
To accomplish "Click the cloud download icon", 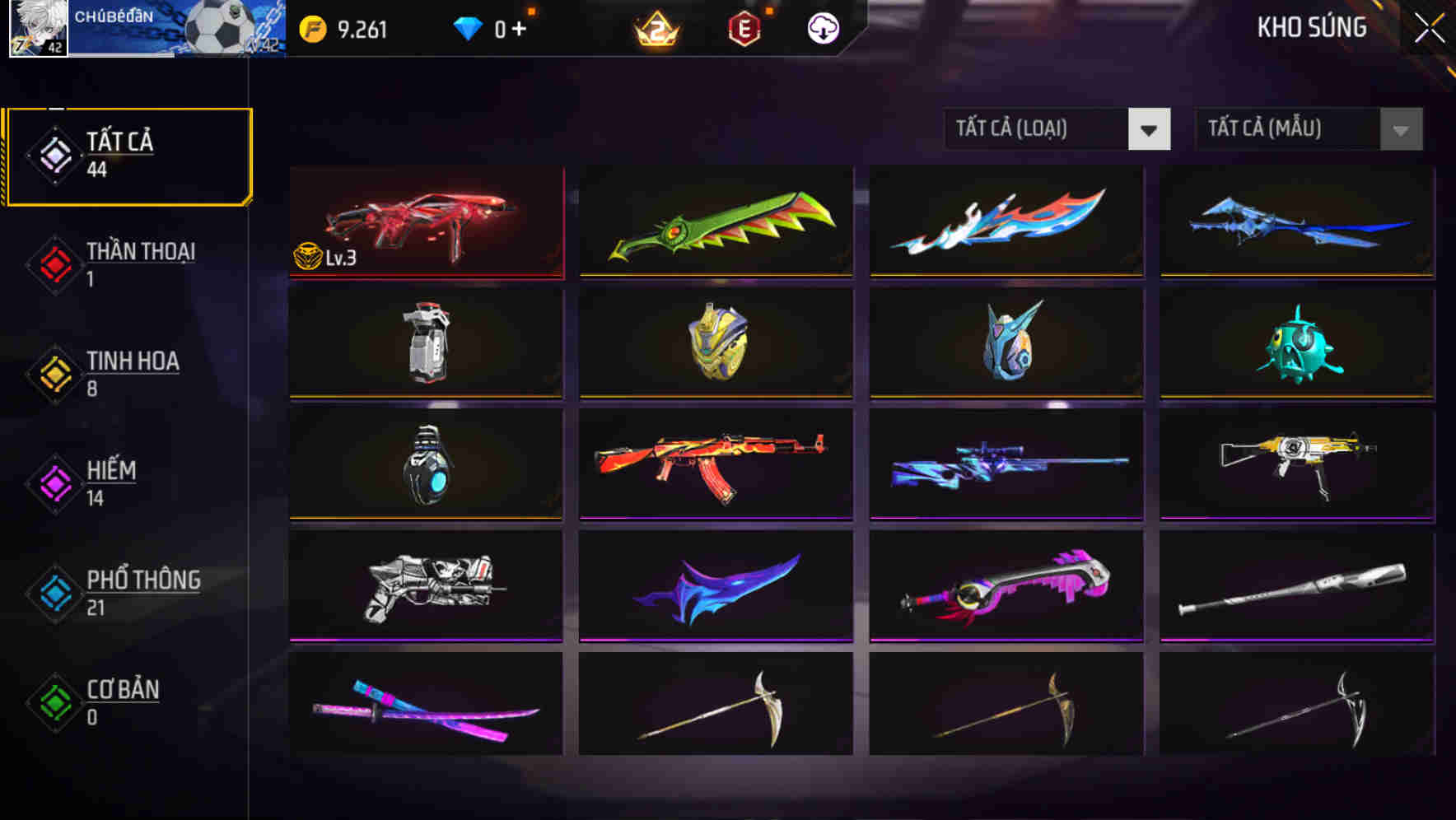I will pyautogui.click(x=821, y=27).
